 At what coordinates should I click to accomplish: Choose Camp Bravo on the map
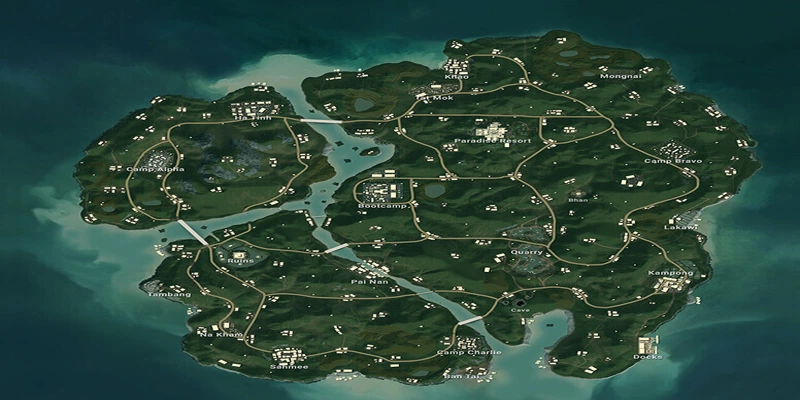click(672, 161)
